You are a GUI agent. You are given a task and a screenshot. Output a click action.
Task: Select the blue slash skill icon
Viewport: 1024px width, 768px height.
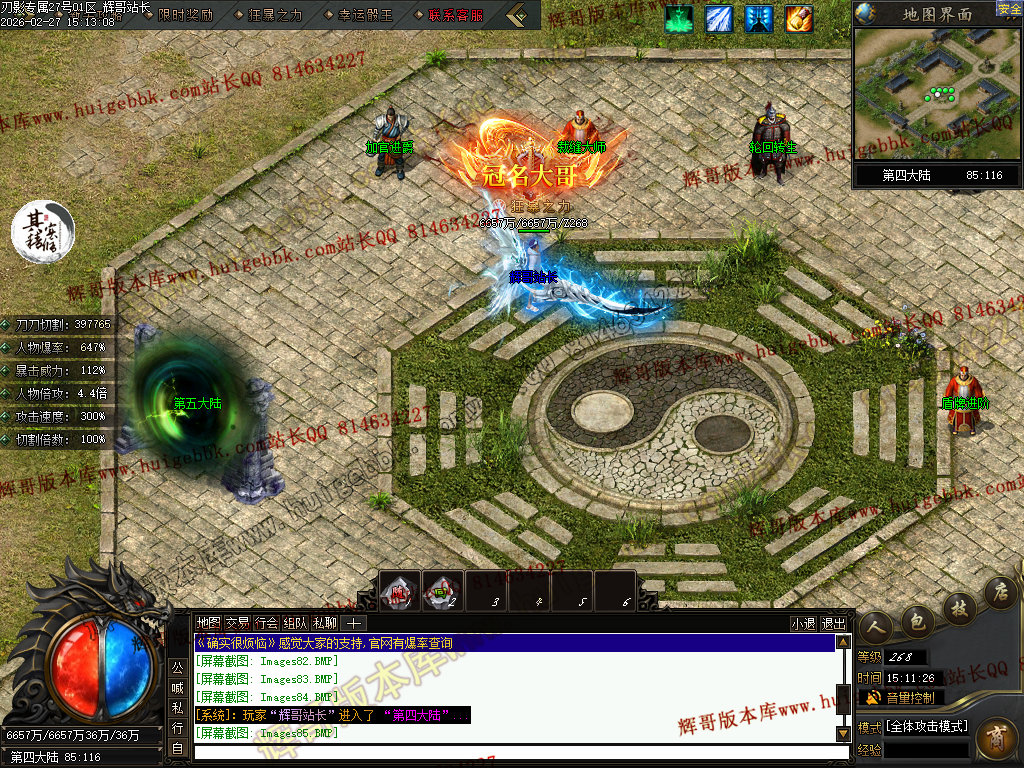point(719,18)
